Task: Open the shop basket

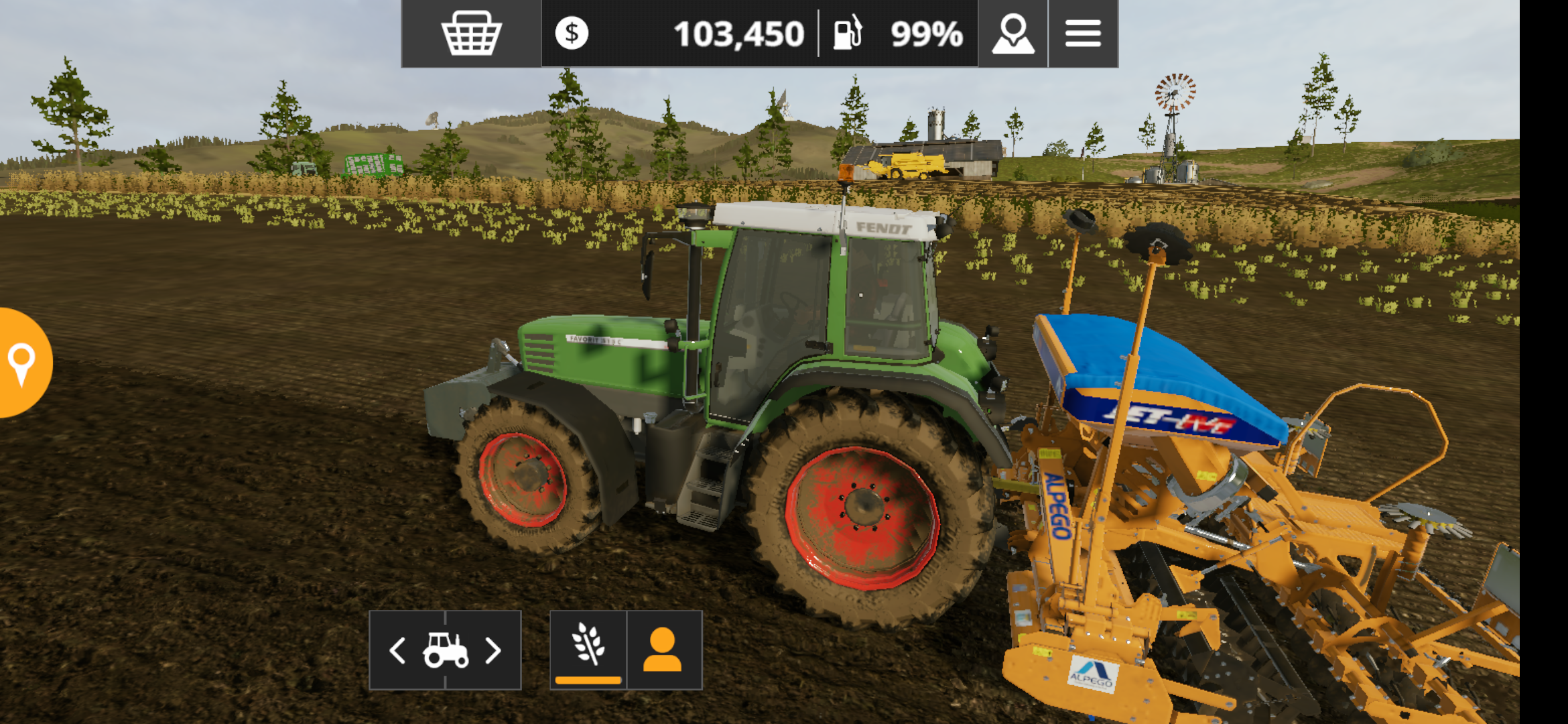Action: (x=471, y=33)
